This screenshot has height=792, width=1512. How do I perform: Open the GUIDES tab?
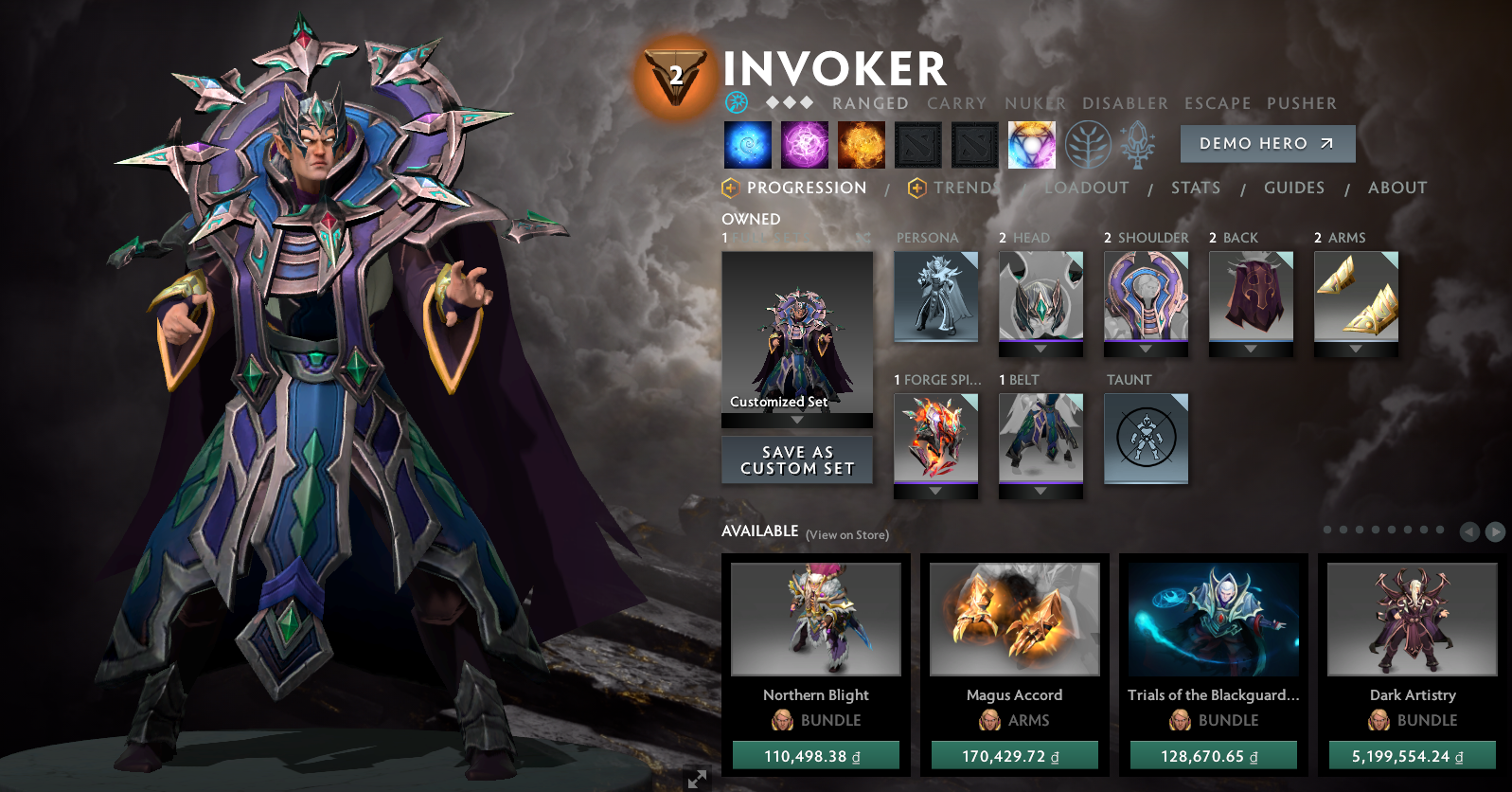coord(1293,188)
